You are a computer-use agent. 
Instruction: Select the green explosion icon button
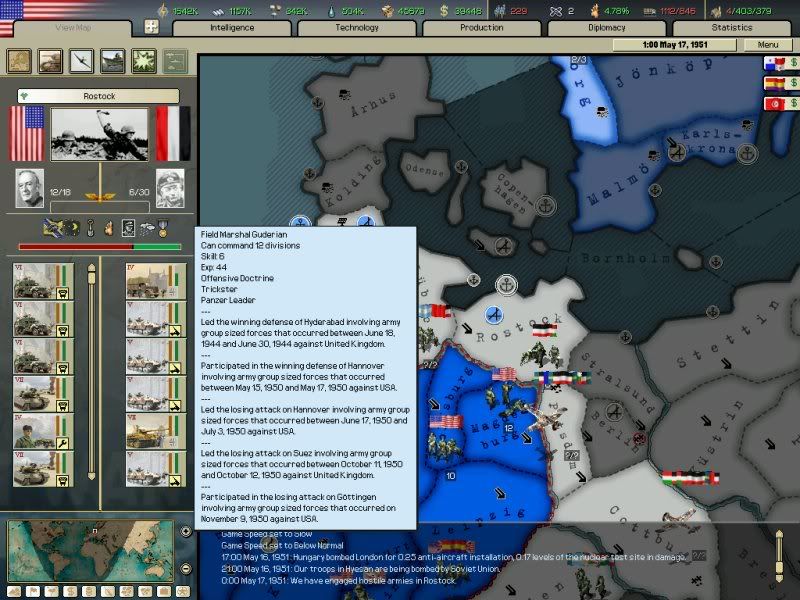[x=144, y=60]
